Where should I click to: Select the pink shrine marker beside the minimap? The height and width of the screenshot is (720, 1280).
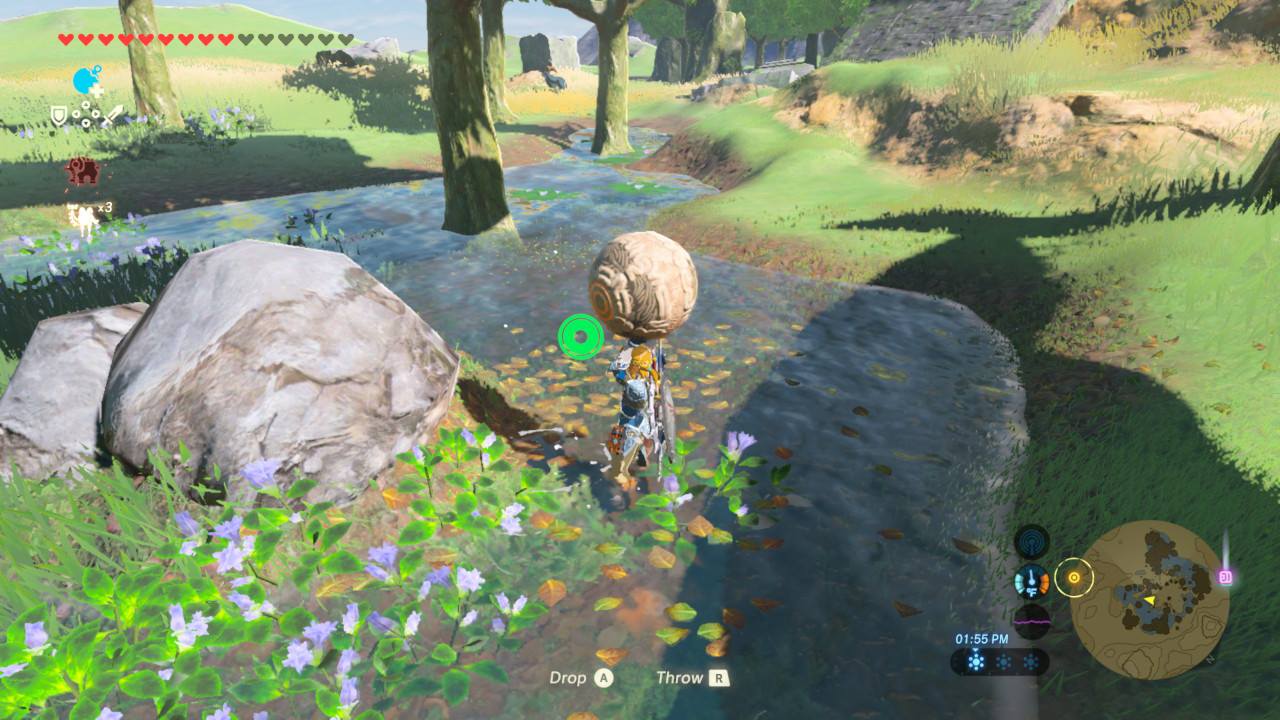click(1225, 576)
